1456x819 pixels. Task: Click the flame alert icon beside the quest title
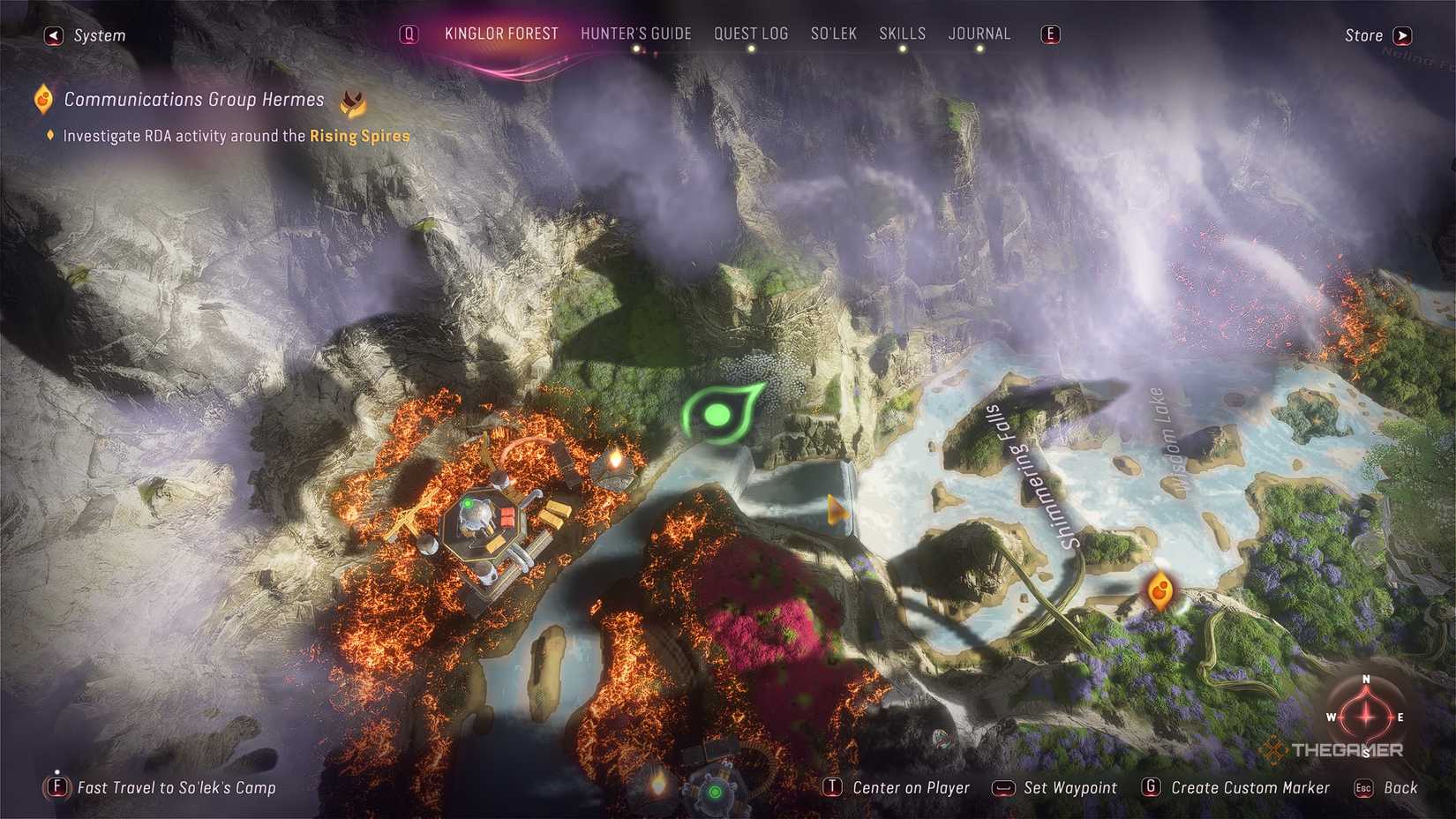354,101
